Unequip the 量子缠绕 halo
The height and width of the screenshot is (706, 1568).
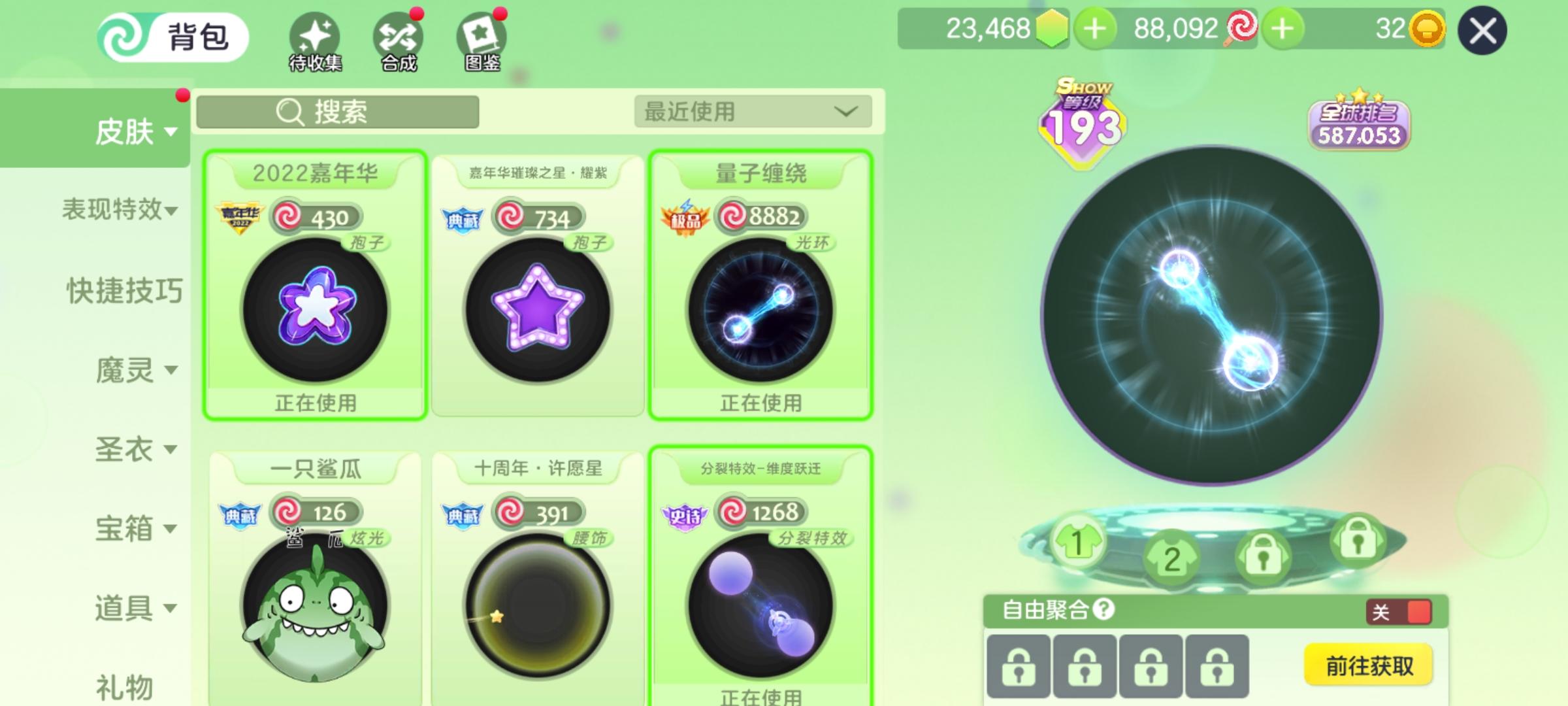(x=761, y=404)
